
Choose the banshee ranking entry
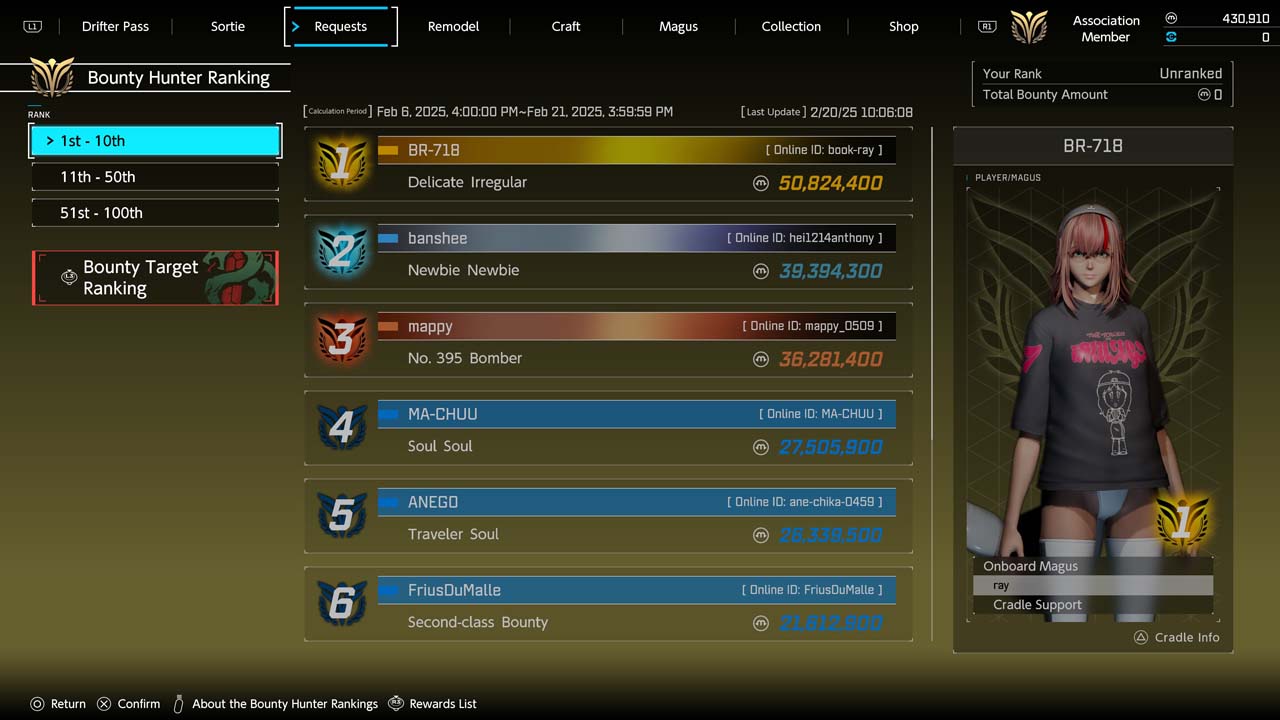(x=608, y=253)
